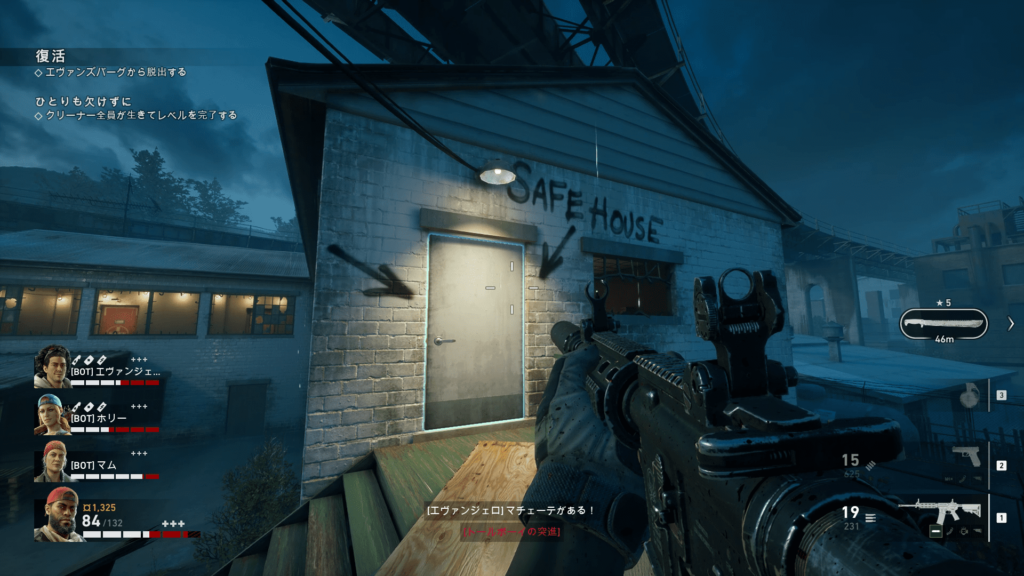
Task: Click the machete ping marker showing 46m
Action: point(943,323)
